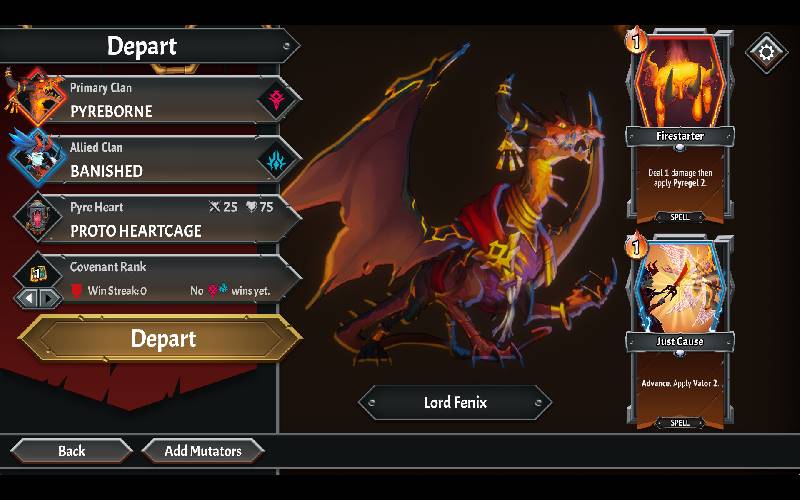Change the Banished allied clan
The height and width of the screenshot is (500, 800).
point(160,160)
